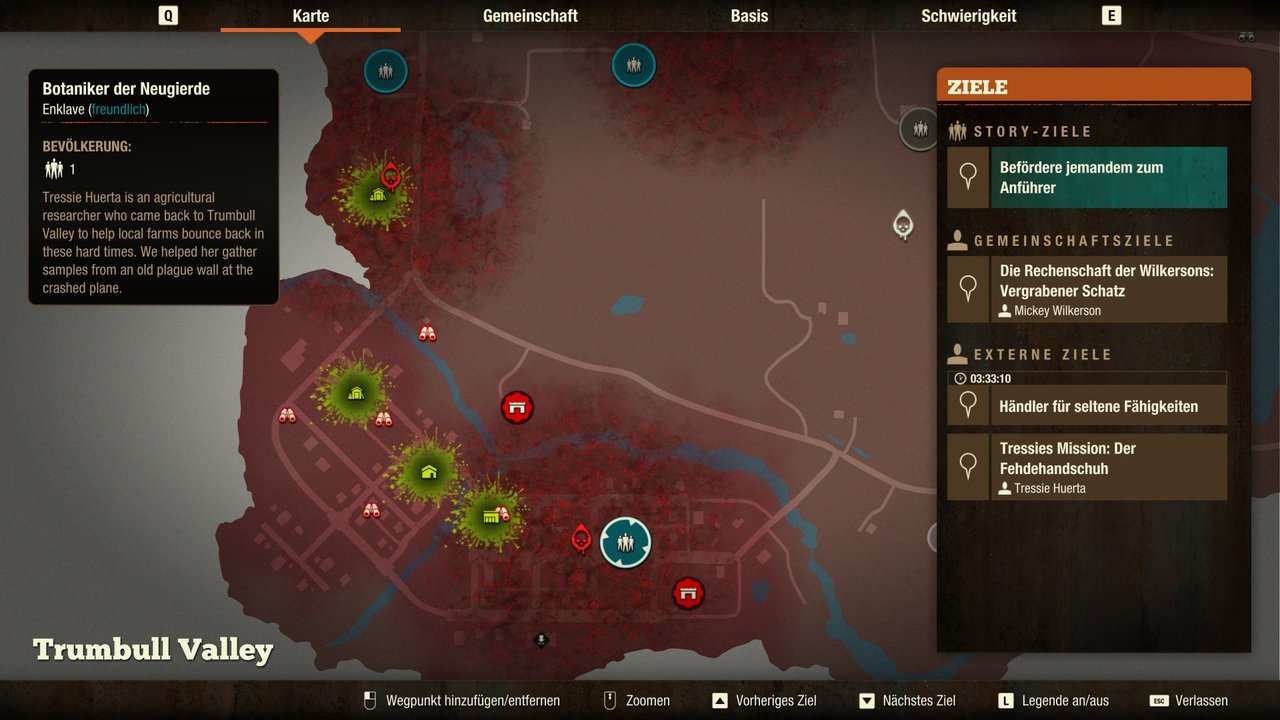Select the 'Befördere jemandem zum Anführer' objective
Image resolution: width=1280 pixels, height=720 pixels.
tap(1110, 177)
